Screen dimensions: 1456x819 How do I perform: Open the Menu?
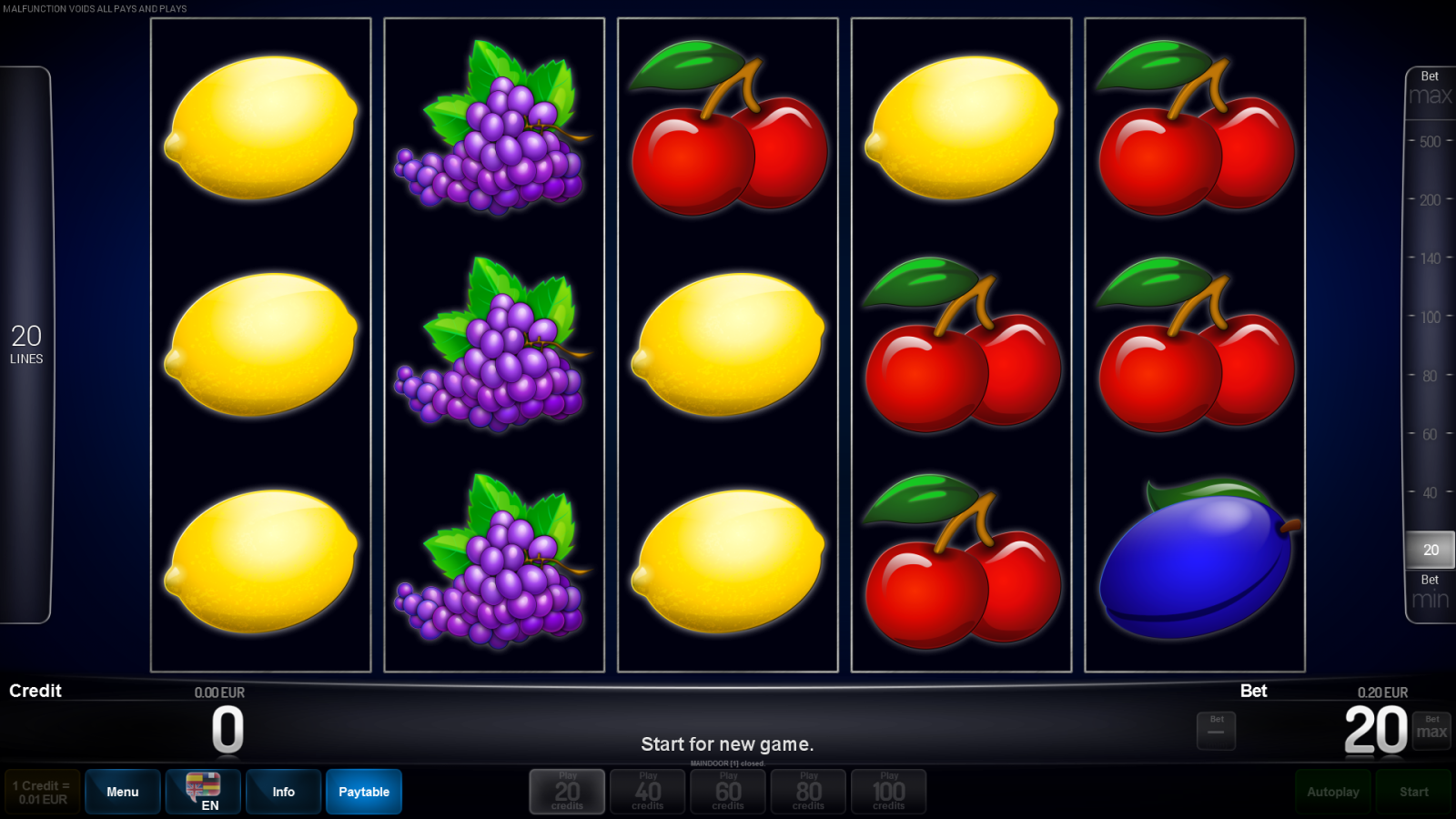(122, 791)
